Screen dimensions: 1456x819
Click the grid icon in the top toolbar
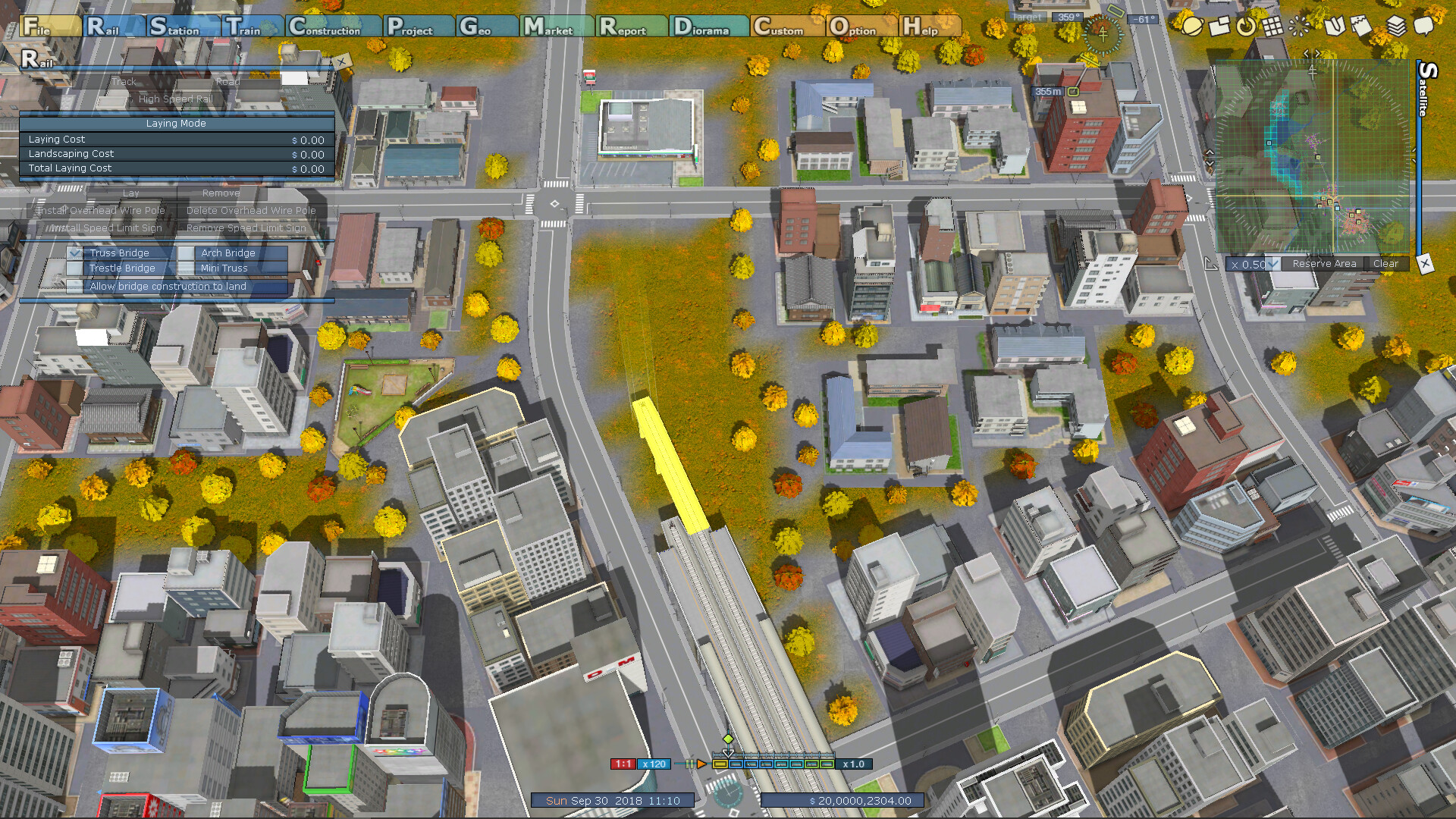click(x=1273, y=27)
